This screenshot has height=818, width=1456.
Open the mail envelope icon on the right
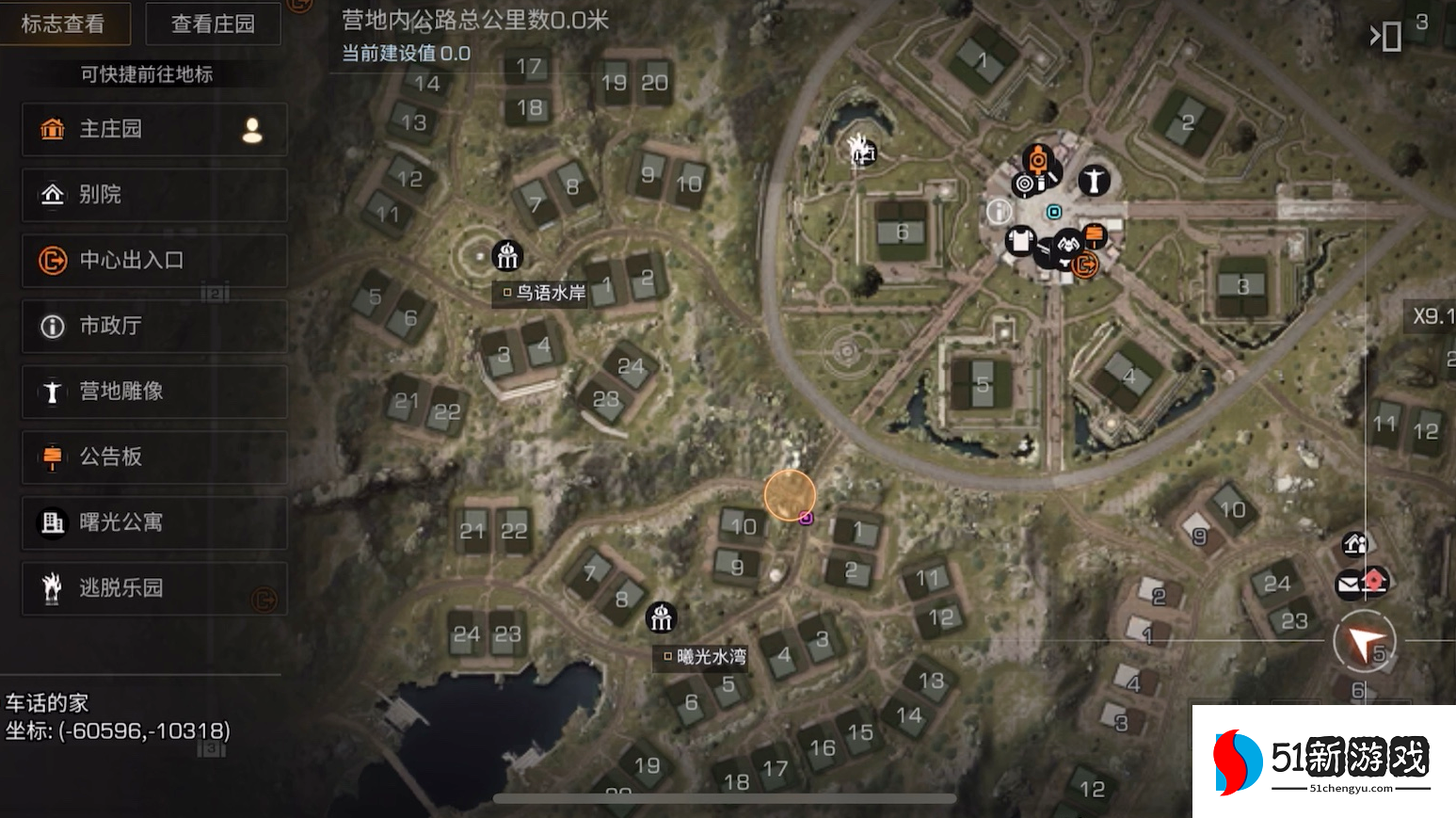click(1348, 583)
